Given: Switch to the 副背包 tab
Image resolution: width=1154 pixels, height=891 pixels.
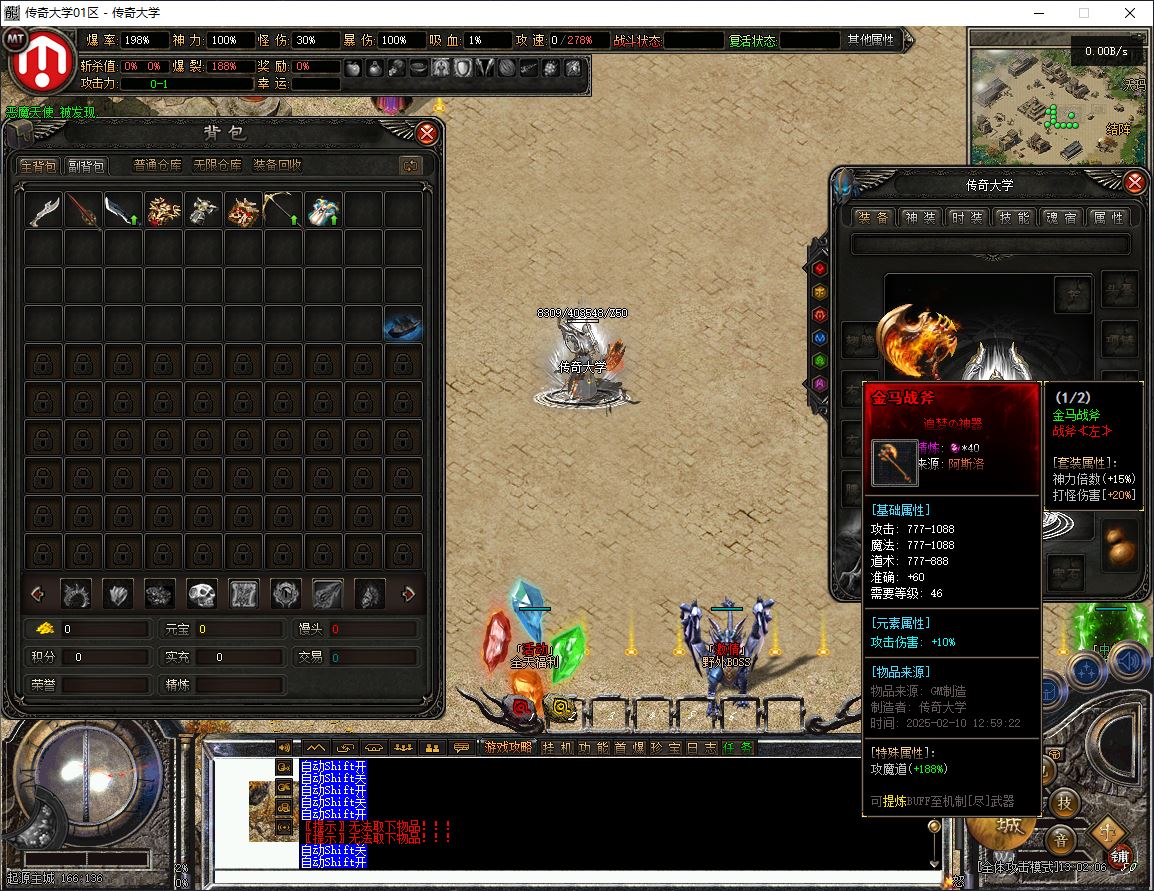Looking at the screenshot, I should point(86,166).
